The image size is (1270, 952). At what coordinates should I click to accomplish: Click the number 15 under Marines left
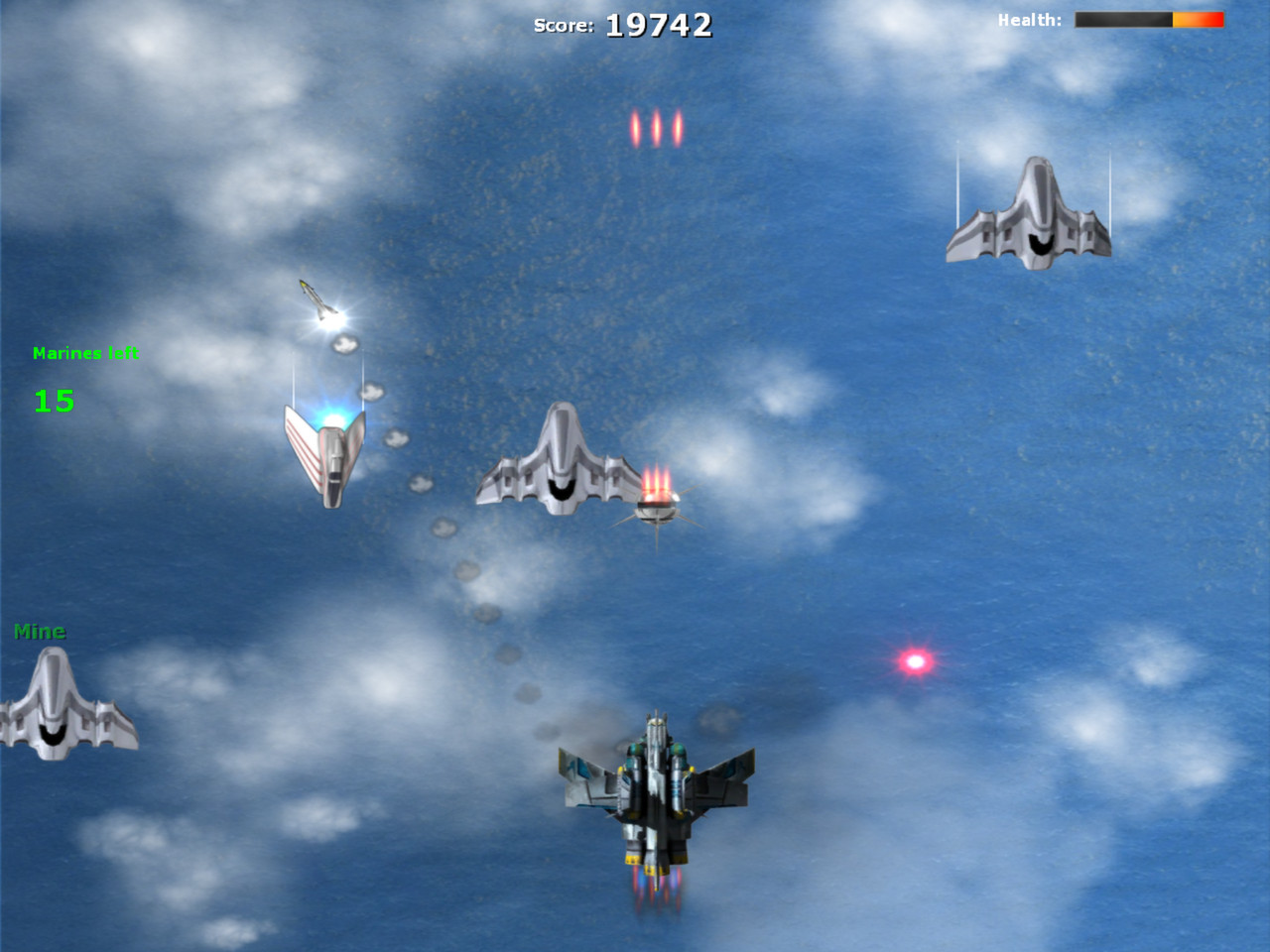click(55, 402)
